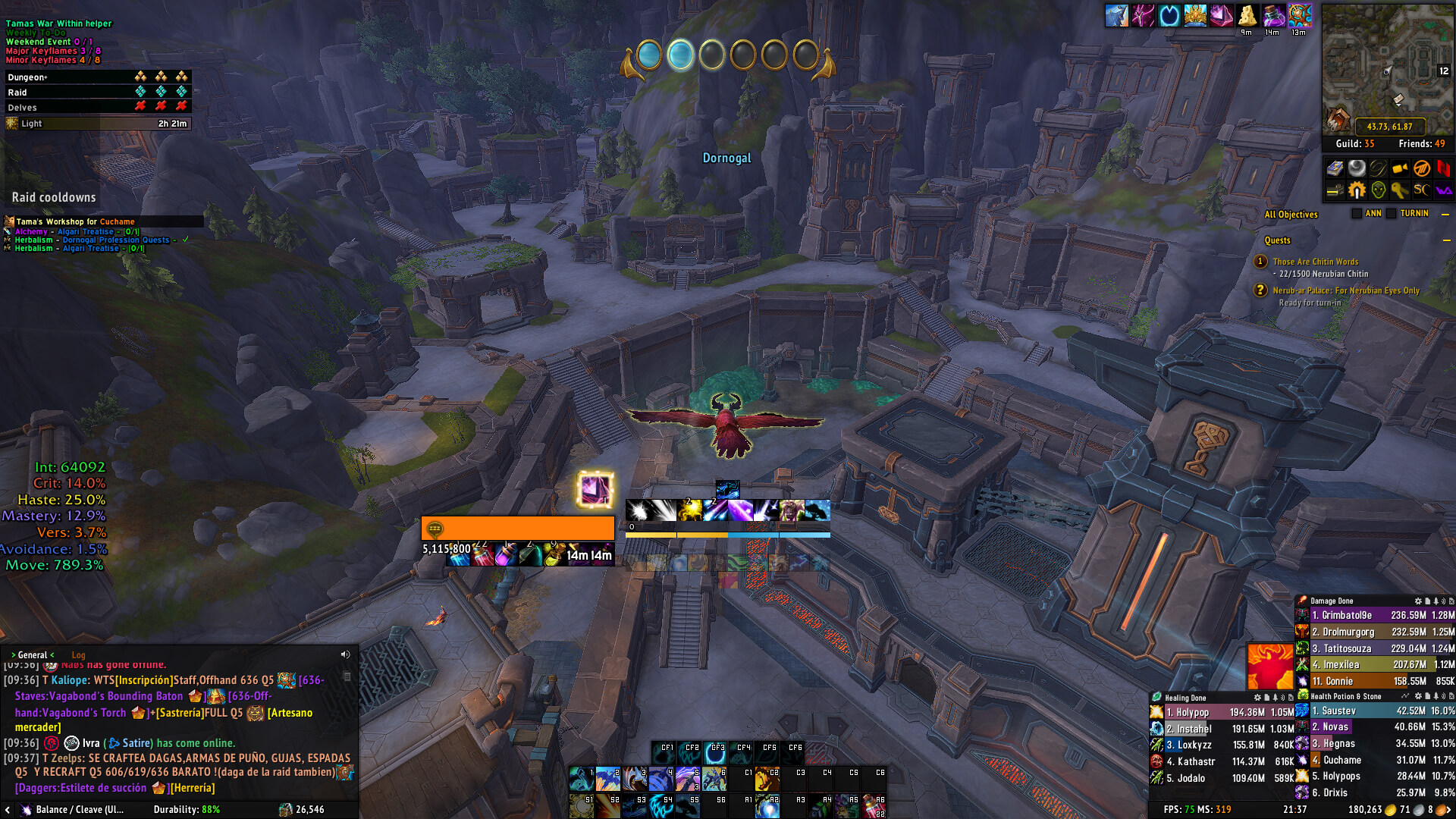
Task: Collapse the All Objectives tracker
Action: (1445, 215)
